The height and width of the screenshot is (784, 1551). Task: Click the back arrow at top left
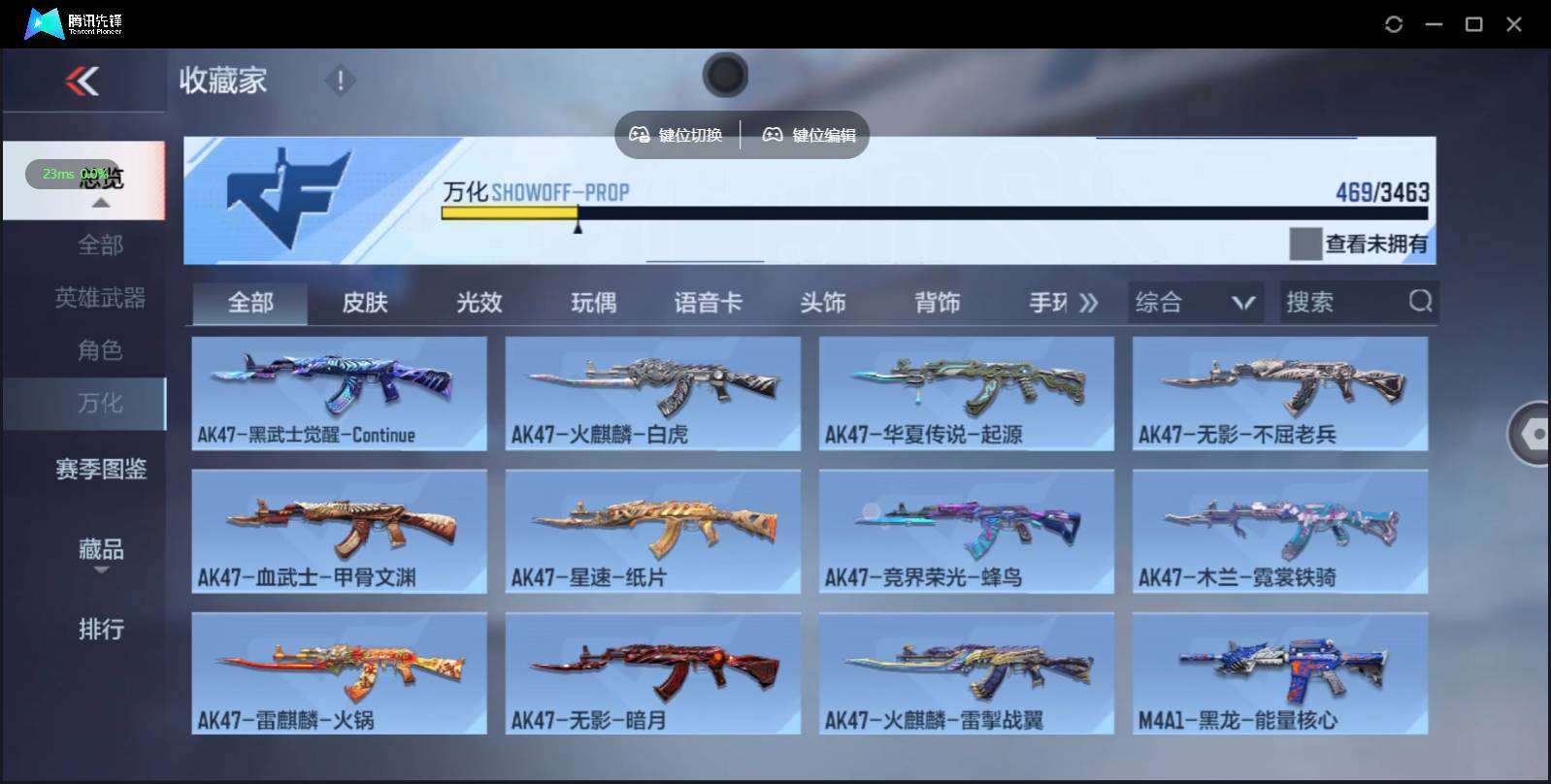[x=82, y=82]
